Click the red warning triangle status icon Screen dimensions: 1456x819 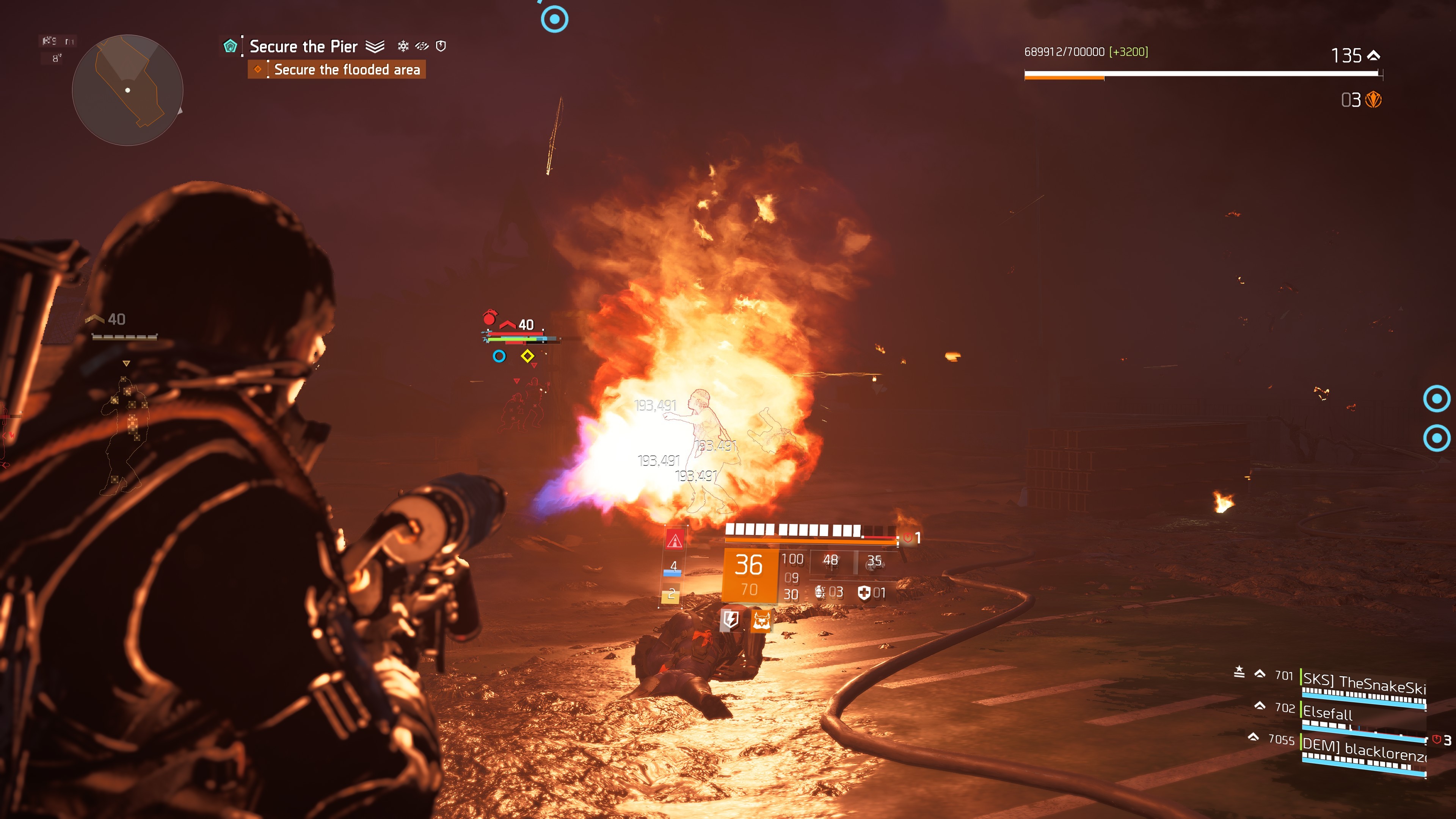[x=674, y=540]
